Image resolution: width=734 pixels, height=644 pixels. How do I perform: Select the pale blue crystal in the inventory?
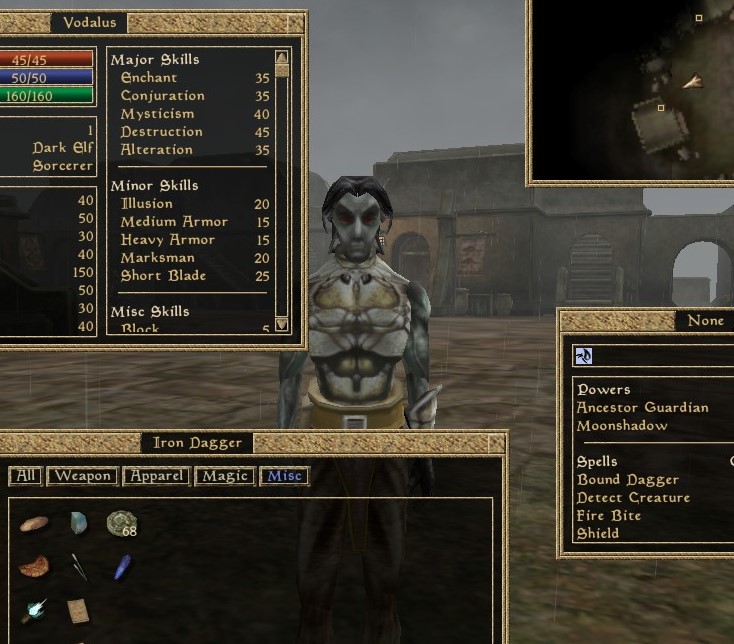click(x=78, y=522)
